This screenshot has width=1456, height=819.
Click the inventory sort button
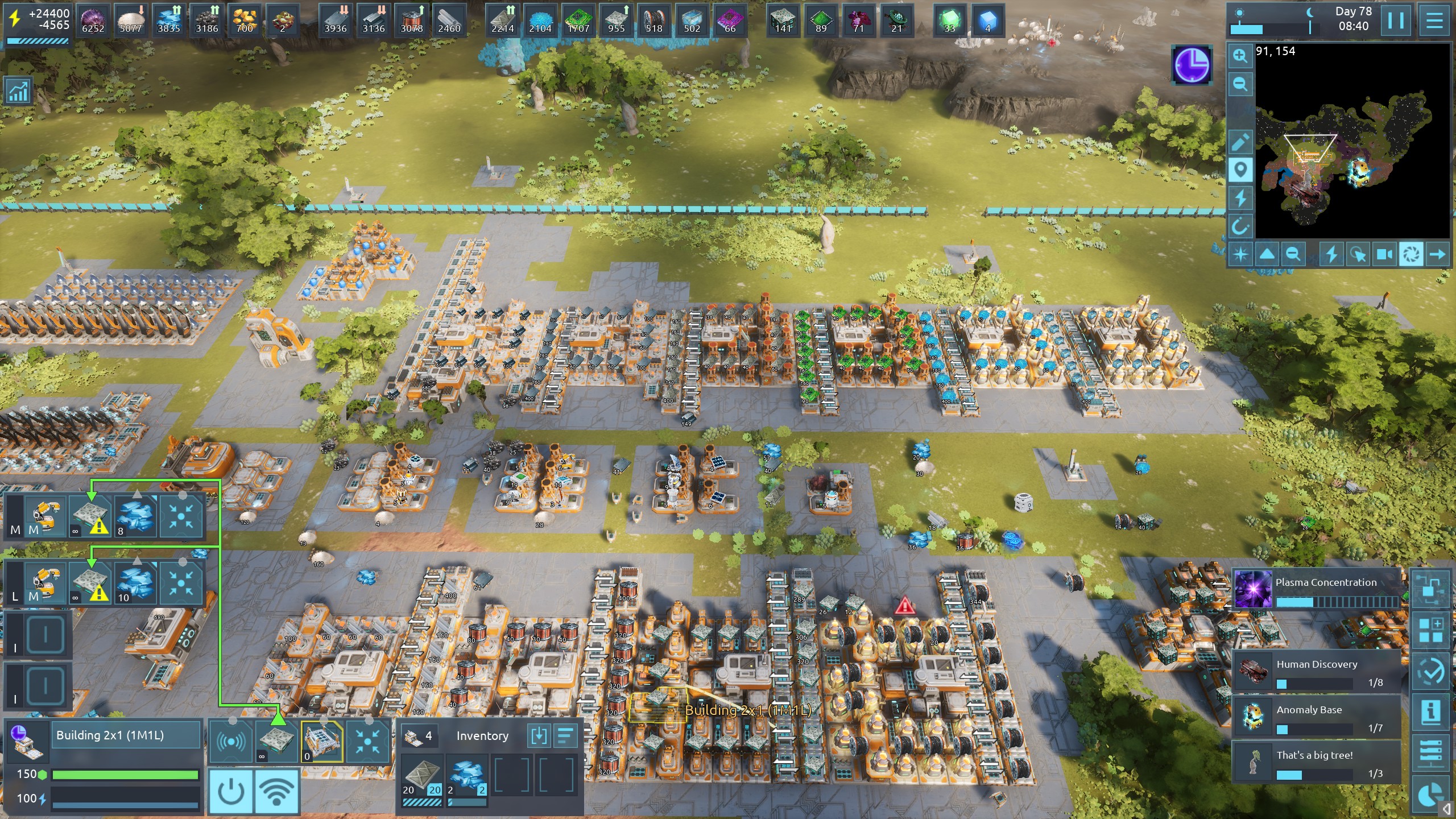pyautogui.click(x=565, y=735)
